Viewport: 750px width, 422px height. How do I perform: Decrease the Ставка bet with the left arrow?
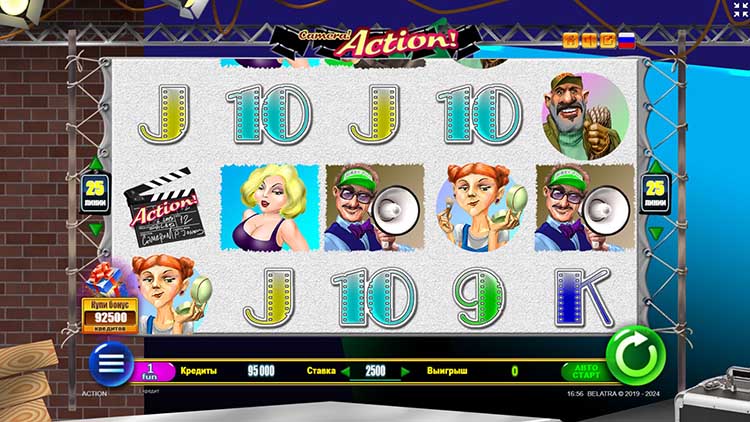tap(345, 371)
